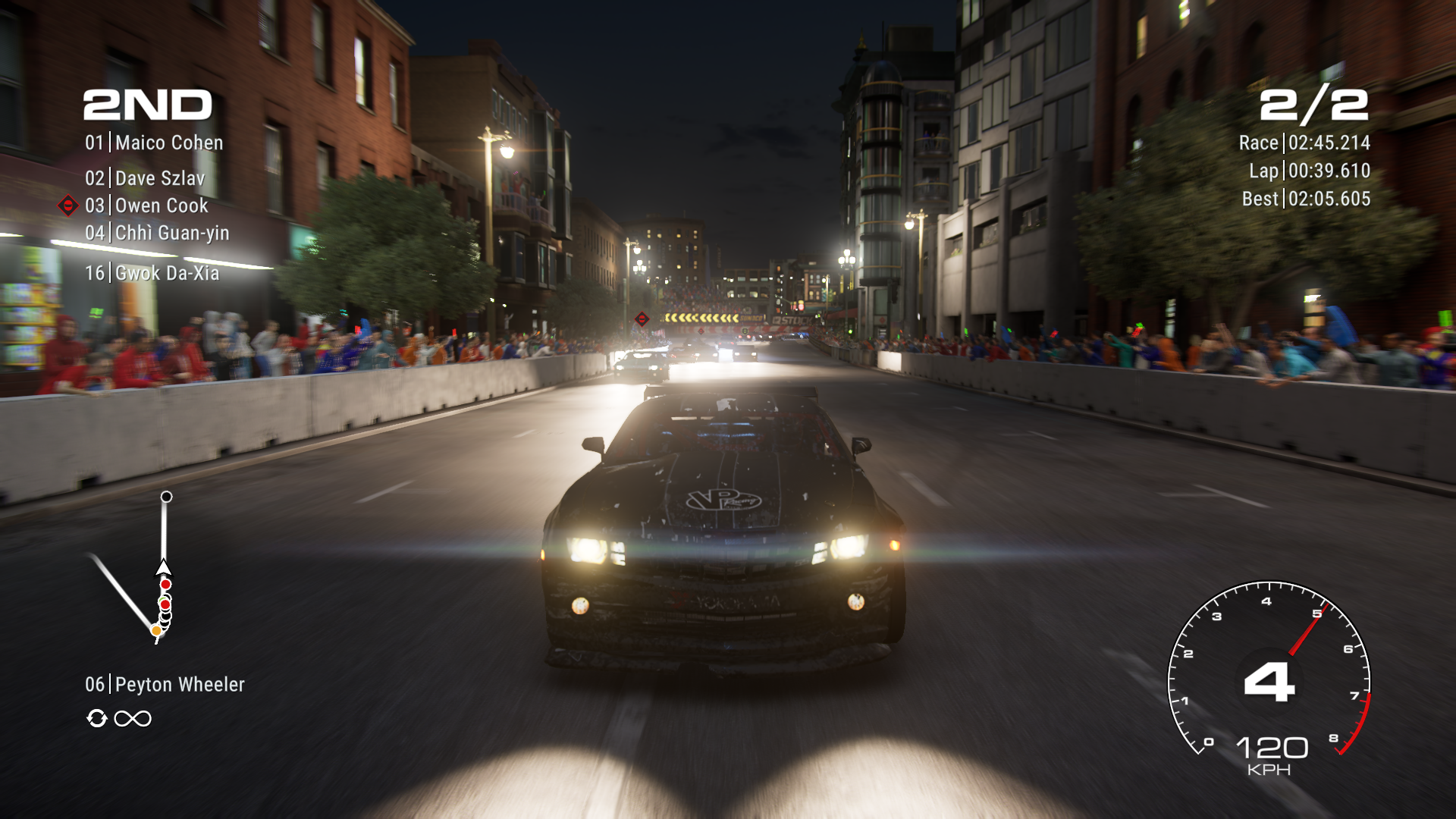Screen dimensions: 1456x819
Task: Pick Gwok Da-Xia in the standings
Action: (x=152, y=273)
